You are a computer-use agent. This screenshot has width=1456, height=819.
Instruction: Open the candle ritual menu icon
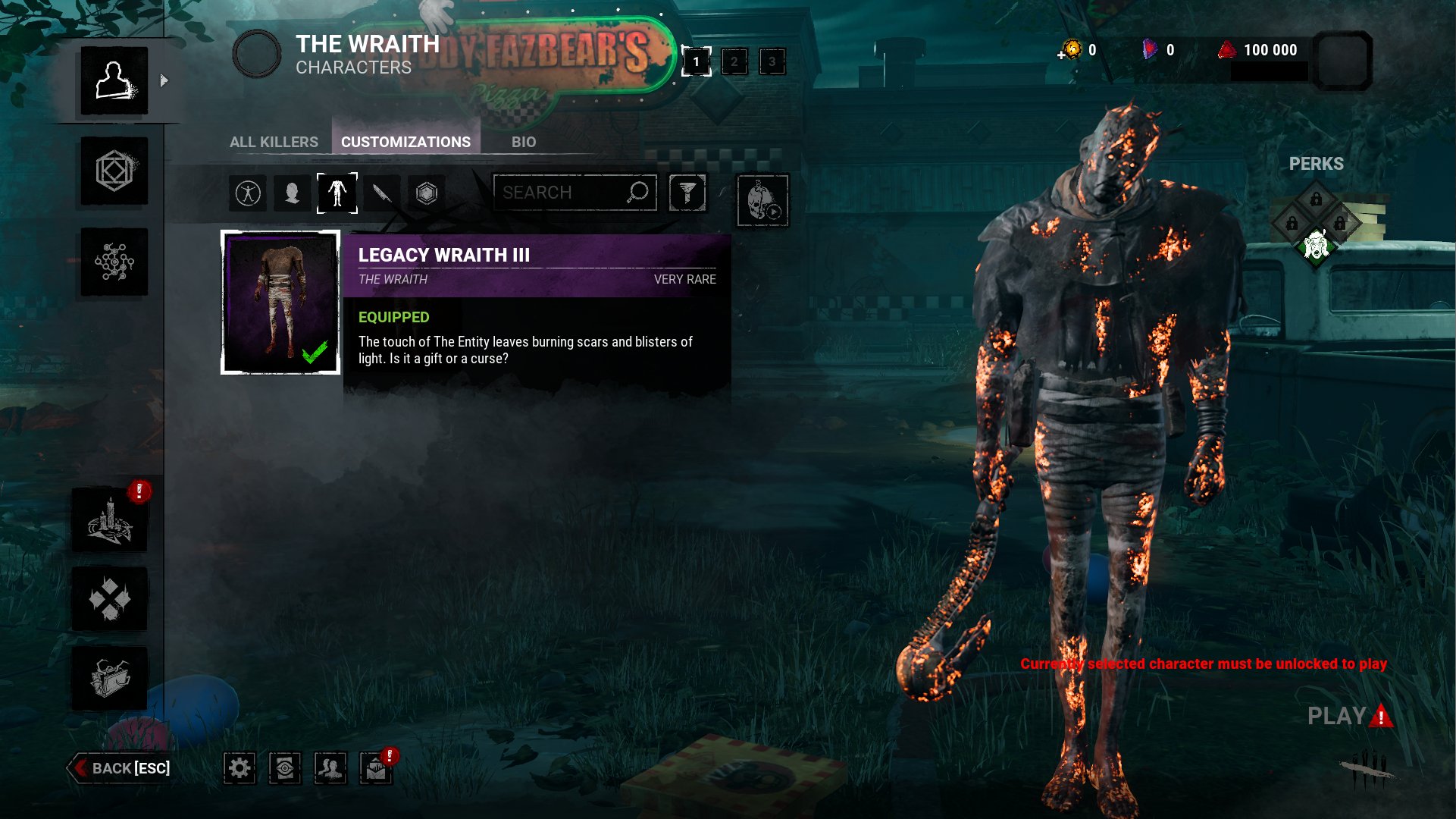point(110,521)
